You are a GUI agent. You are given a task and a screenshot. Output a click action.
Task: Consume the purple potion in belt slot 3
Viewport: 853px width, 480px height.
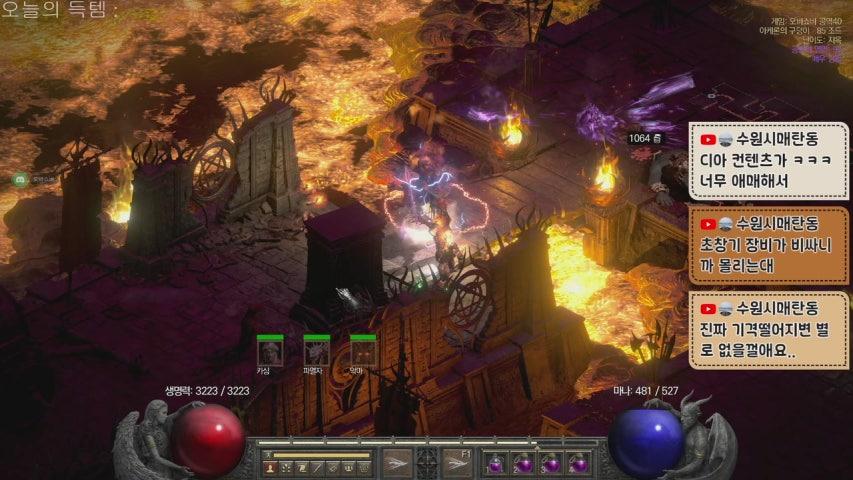point(550,464)
